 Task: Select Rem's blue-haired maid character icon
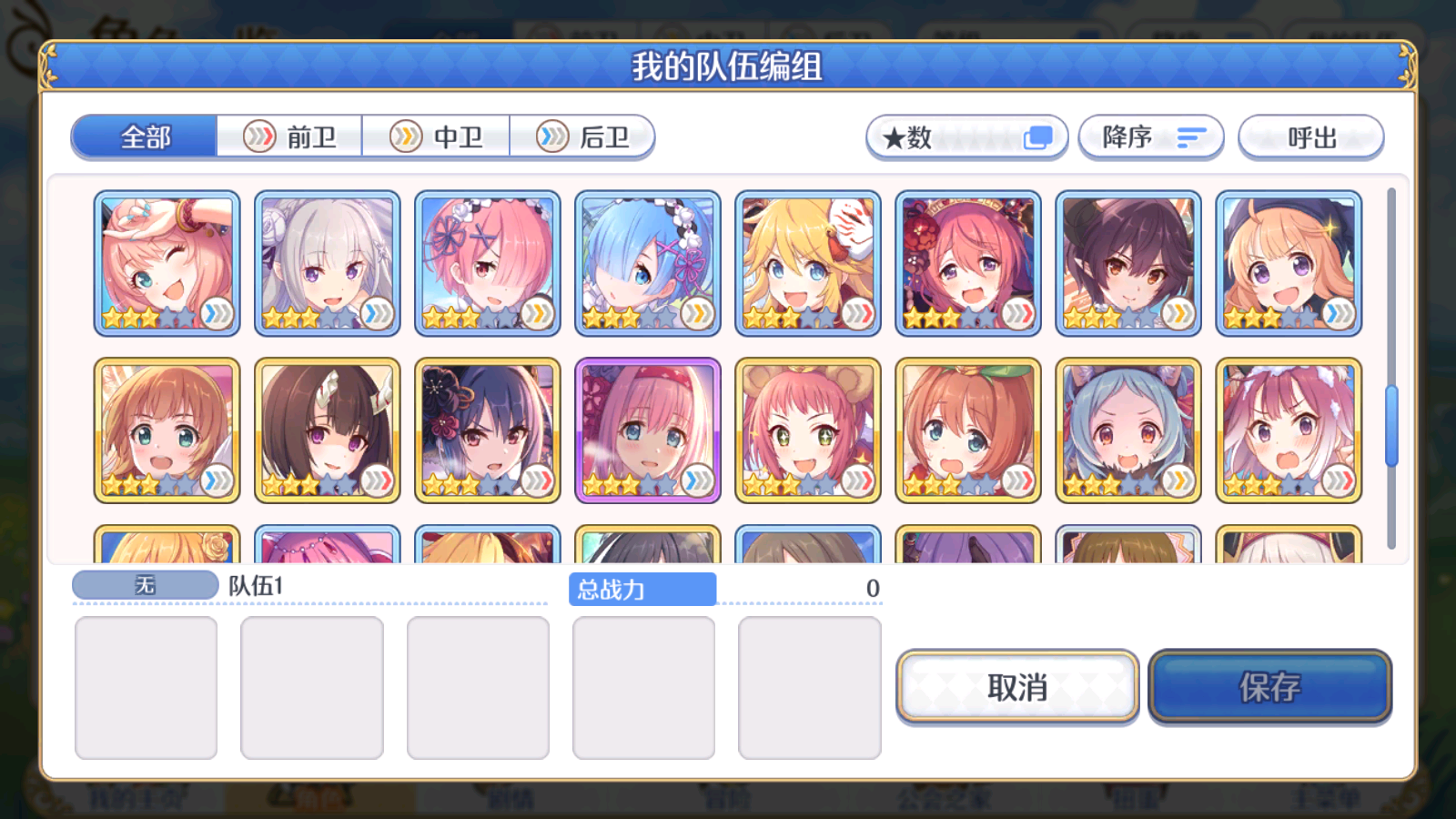point(647,261)
